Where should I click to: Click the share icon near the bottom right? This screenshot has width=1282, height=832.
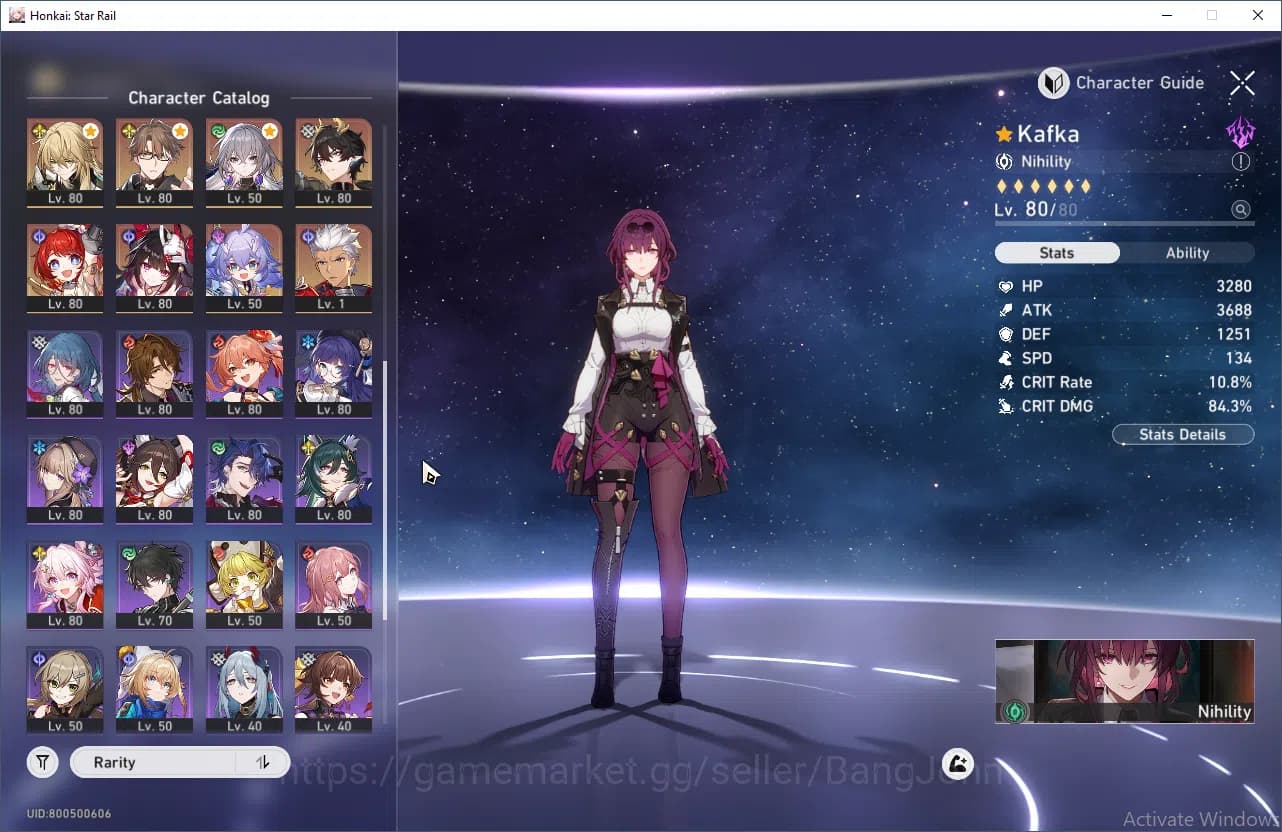(x=957, y=763)
